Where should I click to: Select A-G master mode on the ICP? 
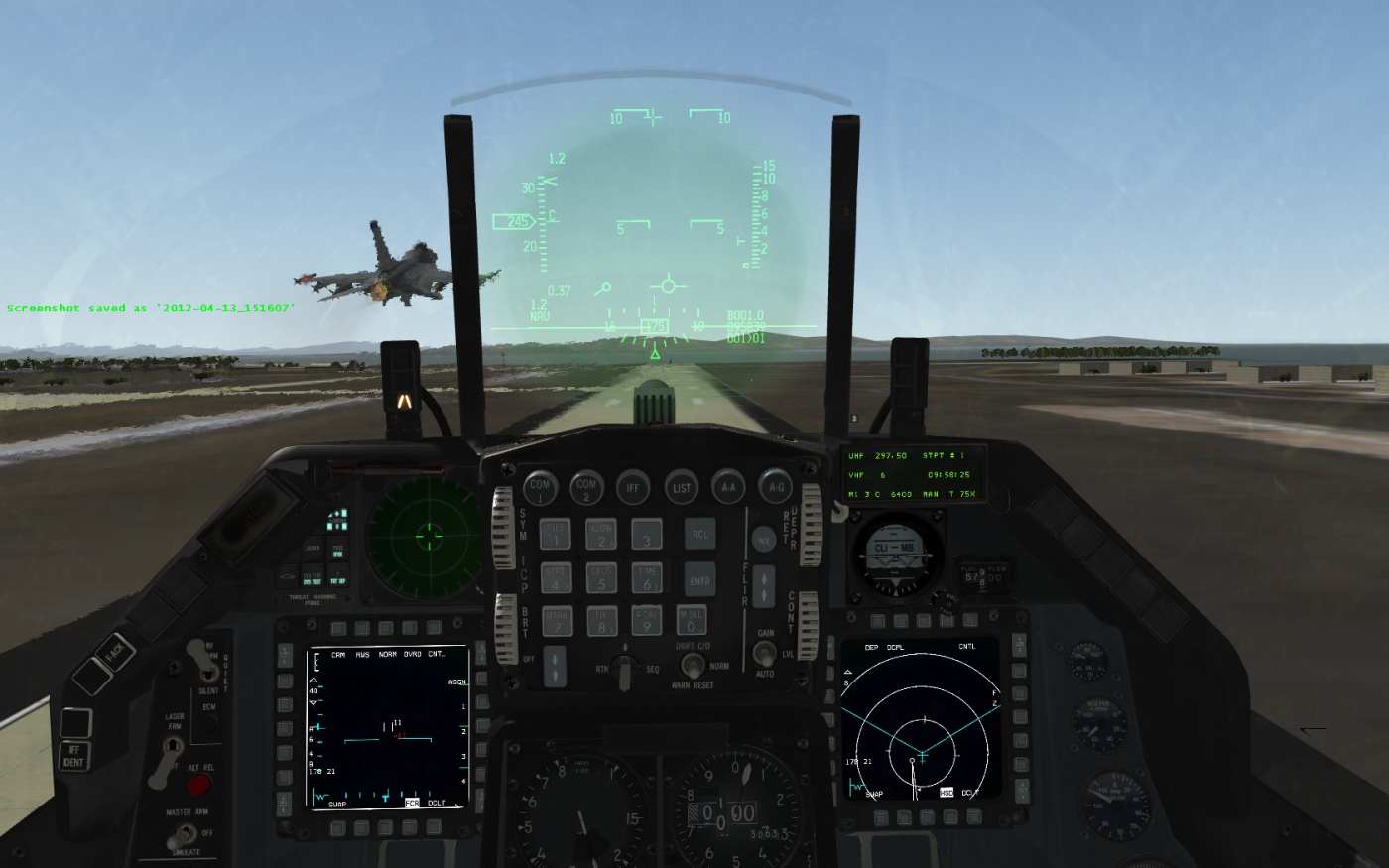point(777,487)
